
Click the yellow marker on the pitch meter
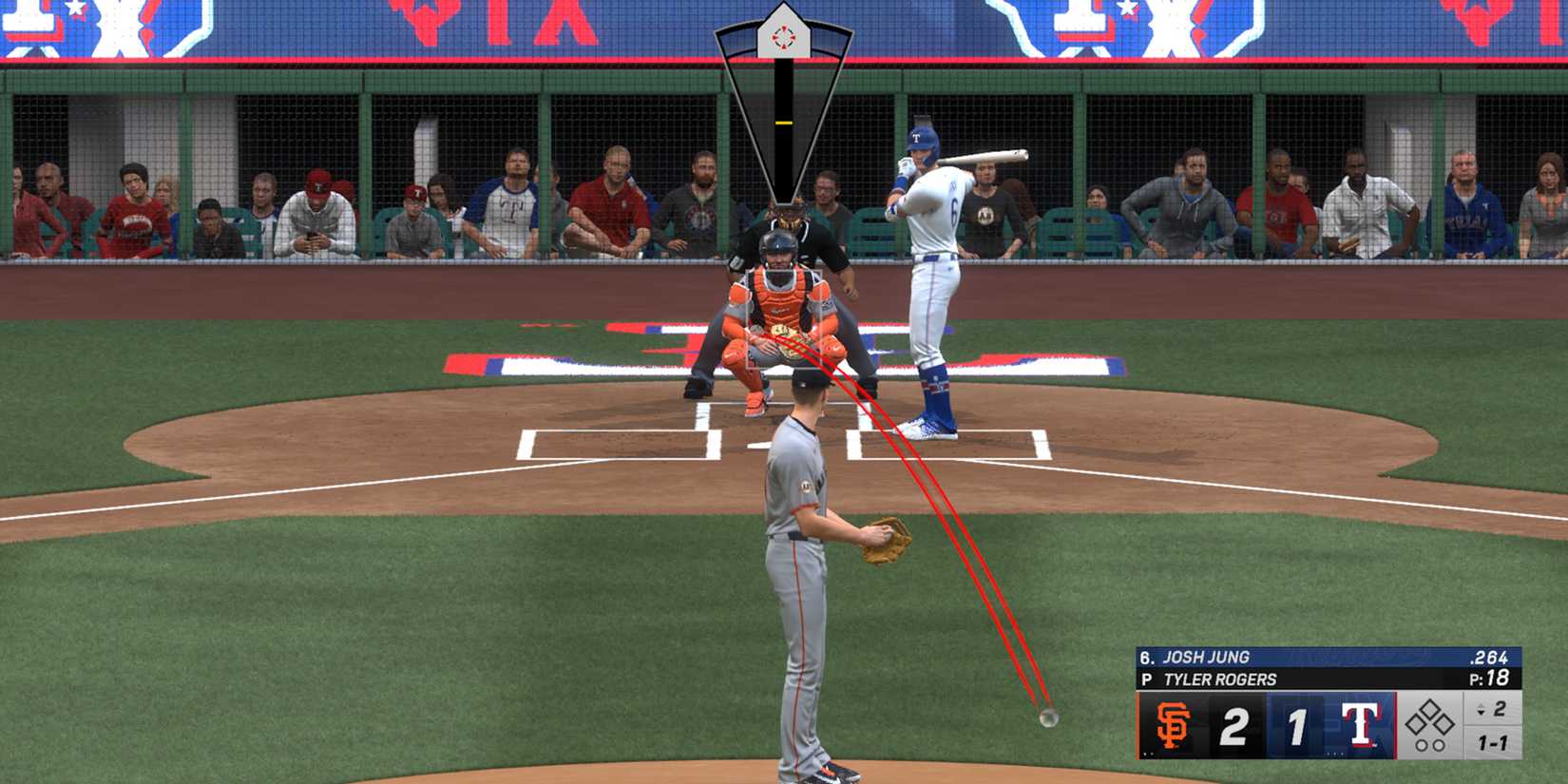point(783,123)
